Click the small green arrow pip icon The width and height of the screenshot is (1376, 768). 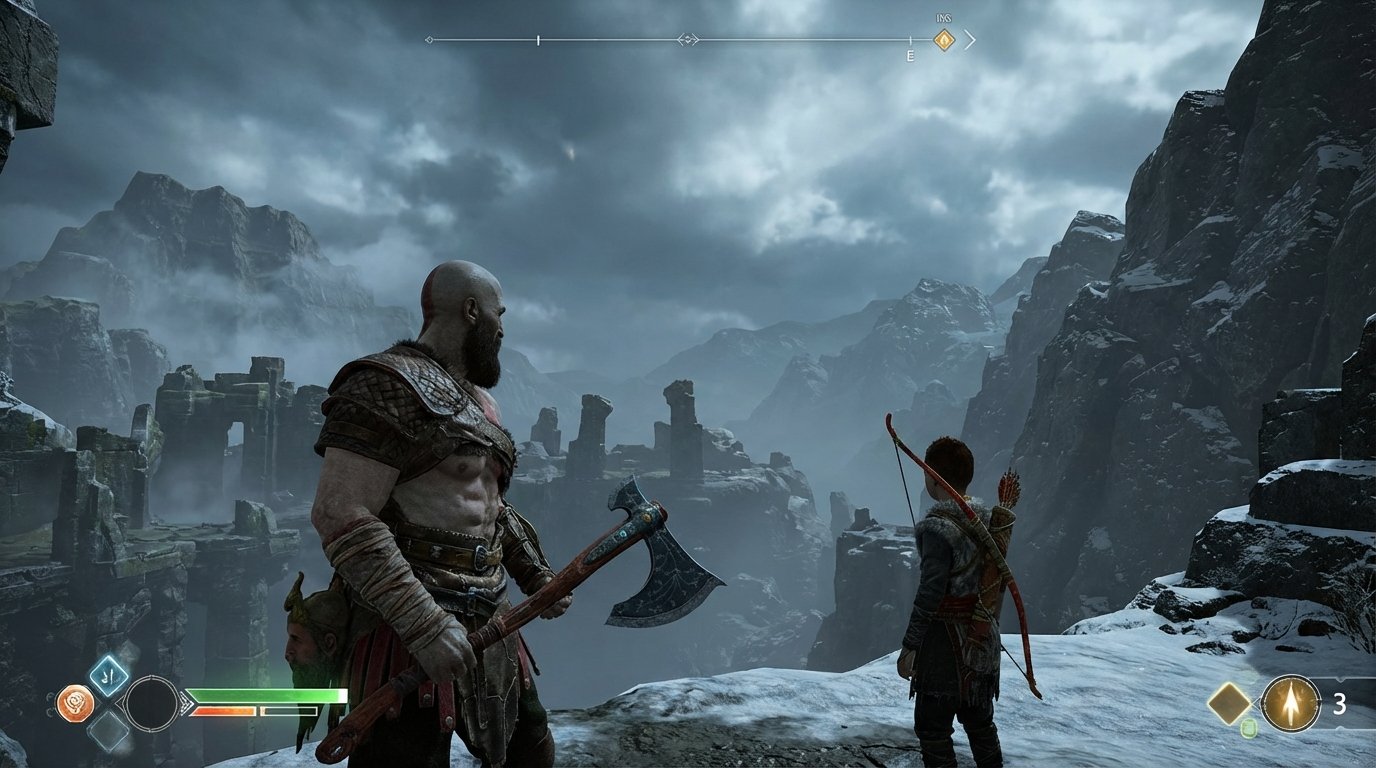[x=1249, y=727]
